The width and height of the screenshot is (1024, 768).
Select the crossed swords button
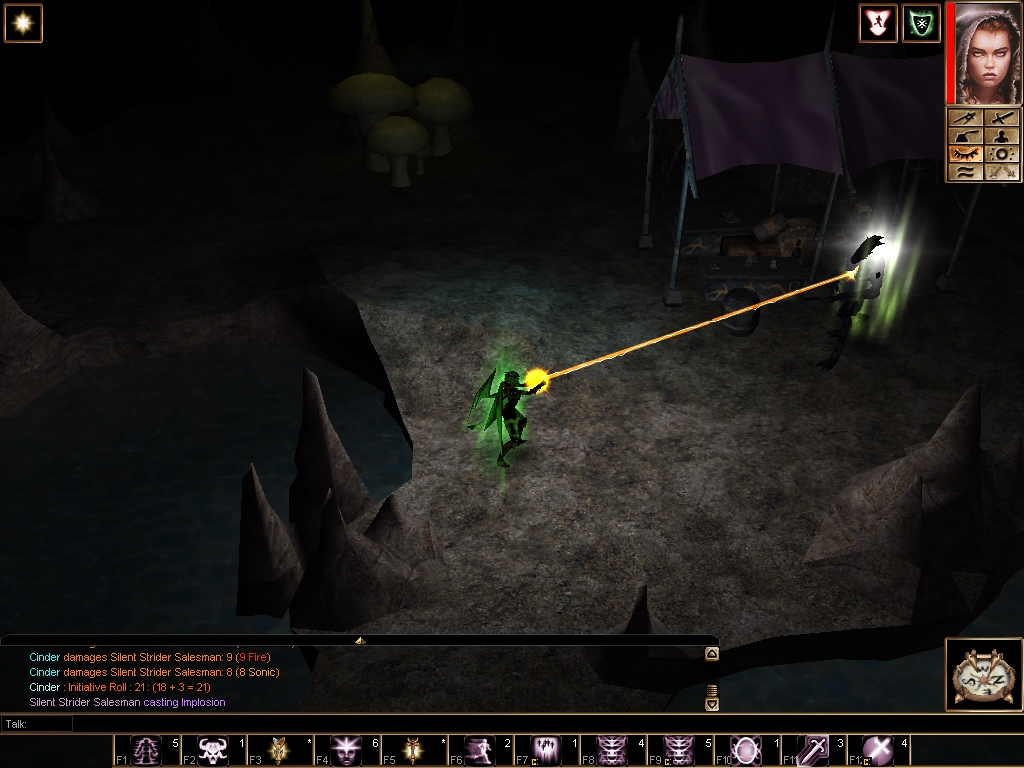[1001, 171]
